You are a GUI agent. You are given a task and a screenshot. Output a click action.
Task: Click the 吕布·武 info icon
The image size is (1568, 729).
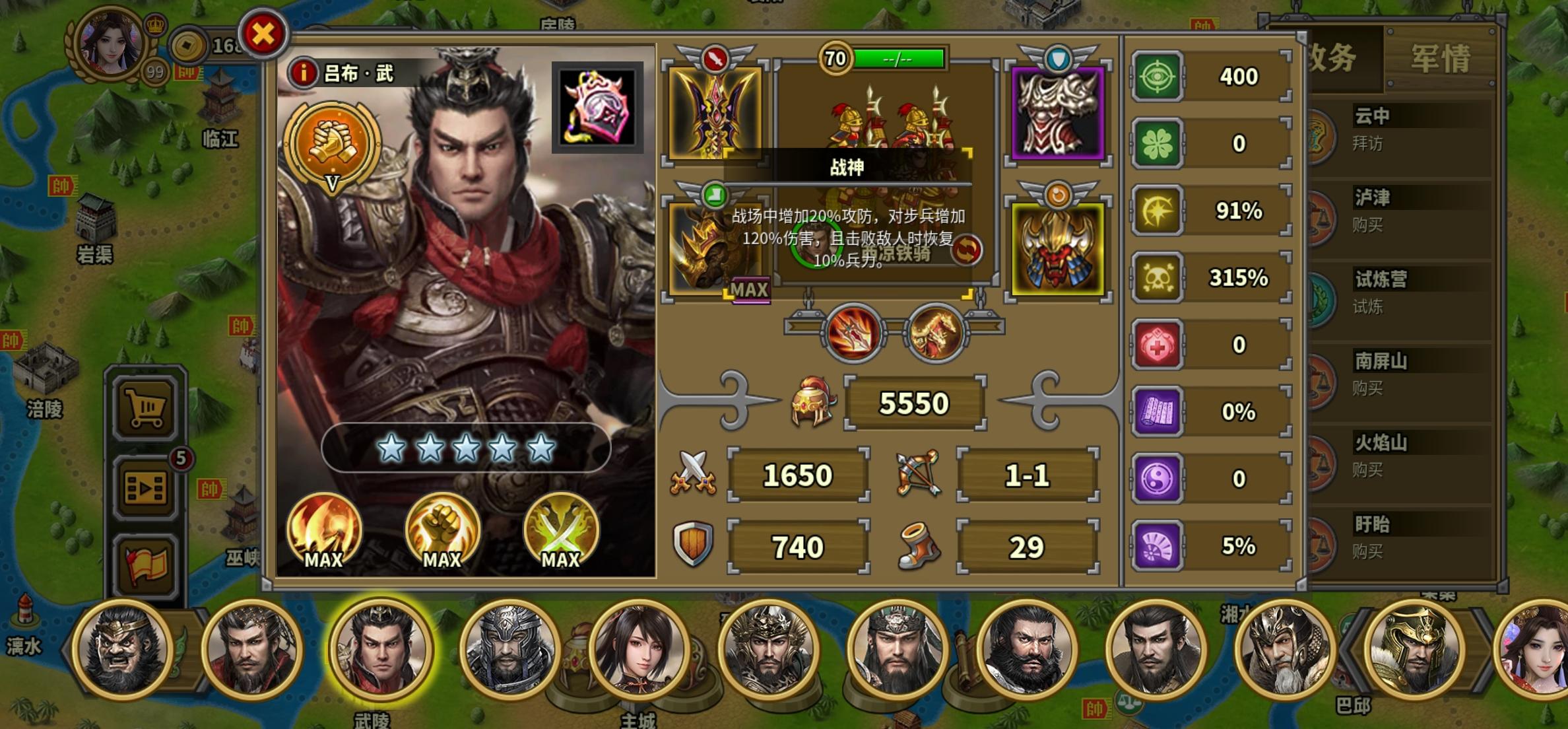303,74
